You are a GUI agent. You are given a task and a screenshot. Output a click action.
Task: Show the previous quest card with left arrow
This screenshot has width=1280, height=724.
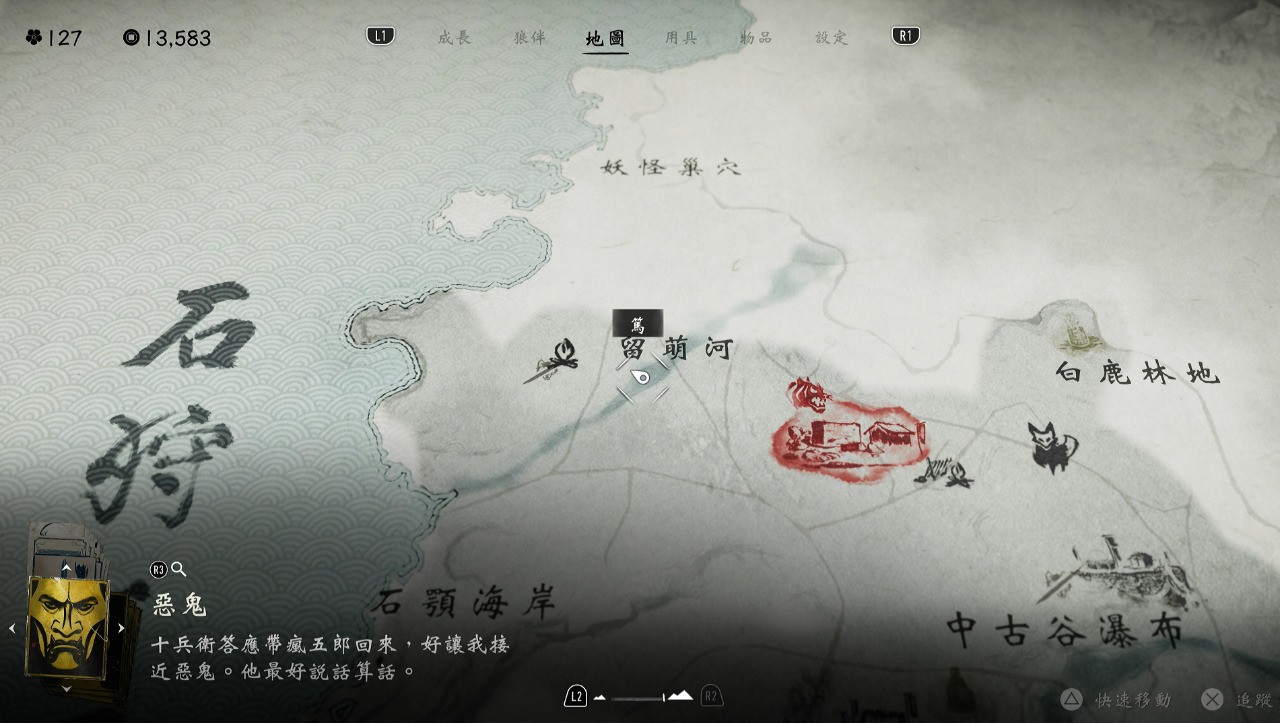tap(13, 628)
